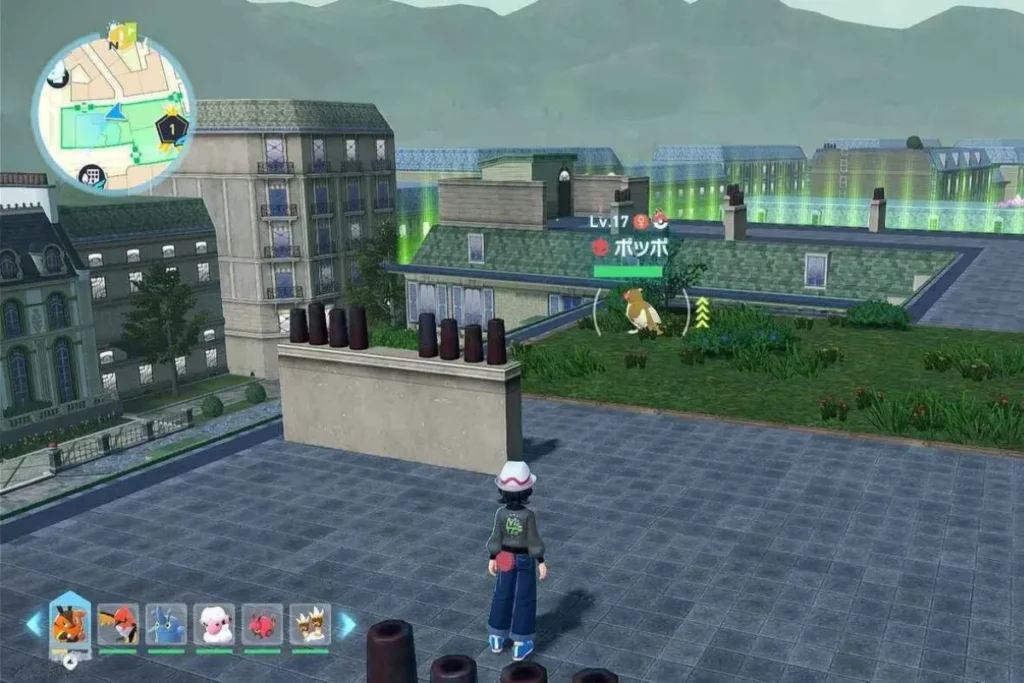This screenshot has height=683, width=1024.
Task: Switch to the blue Heracross slot
Action: pos(166,625)
